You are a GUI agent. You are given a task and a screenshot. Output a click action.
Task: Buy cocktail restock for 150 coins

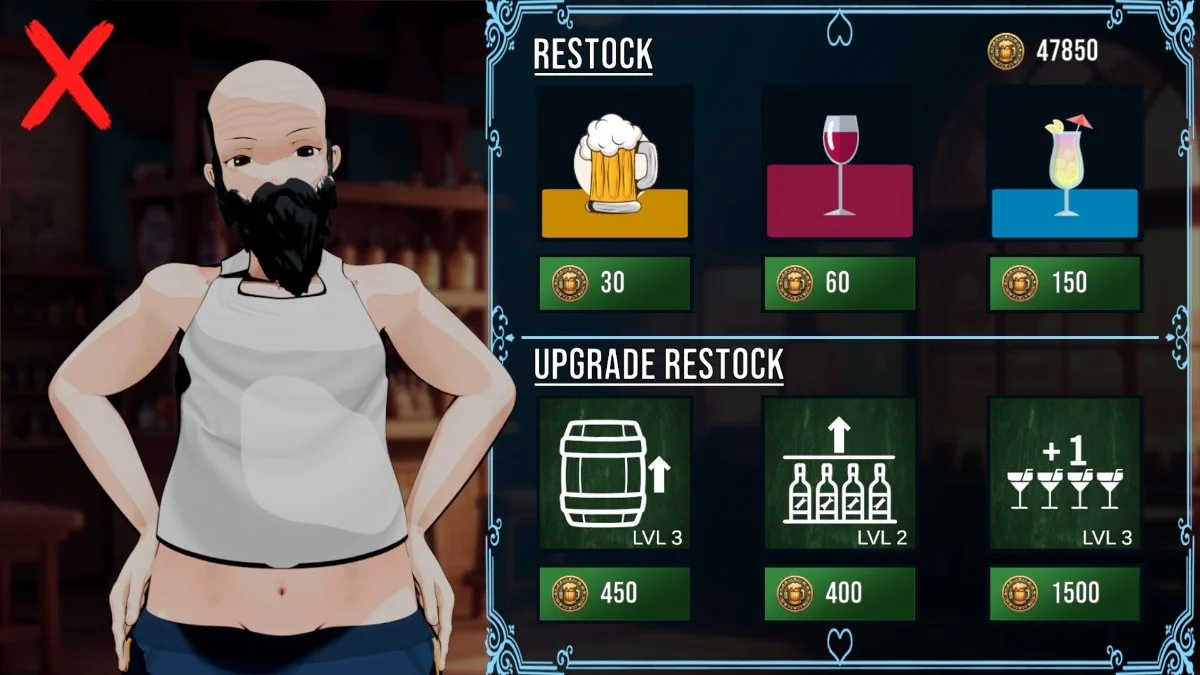1064,283
